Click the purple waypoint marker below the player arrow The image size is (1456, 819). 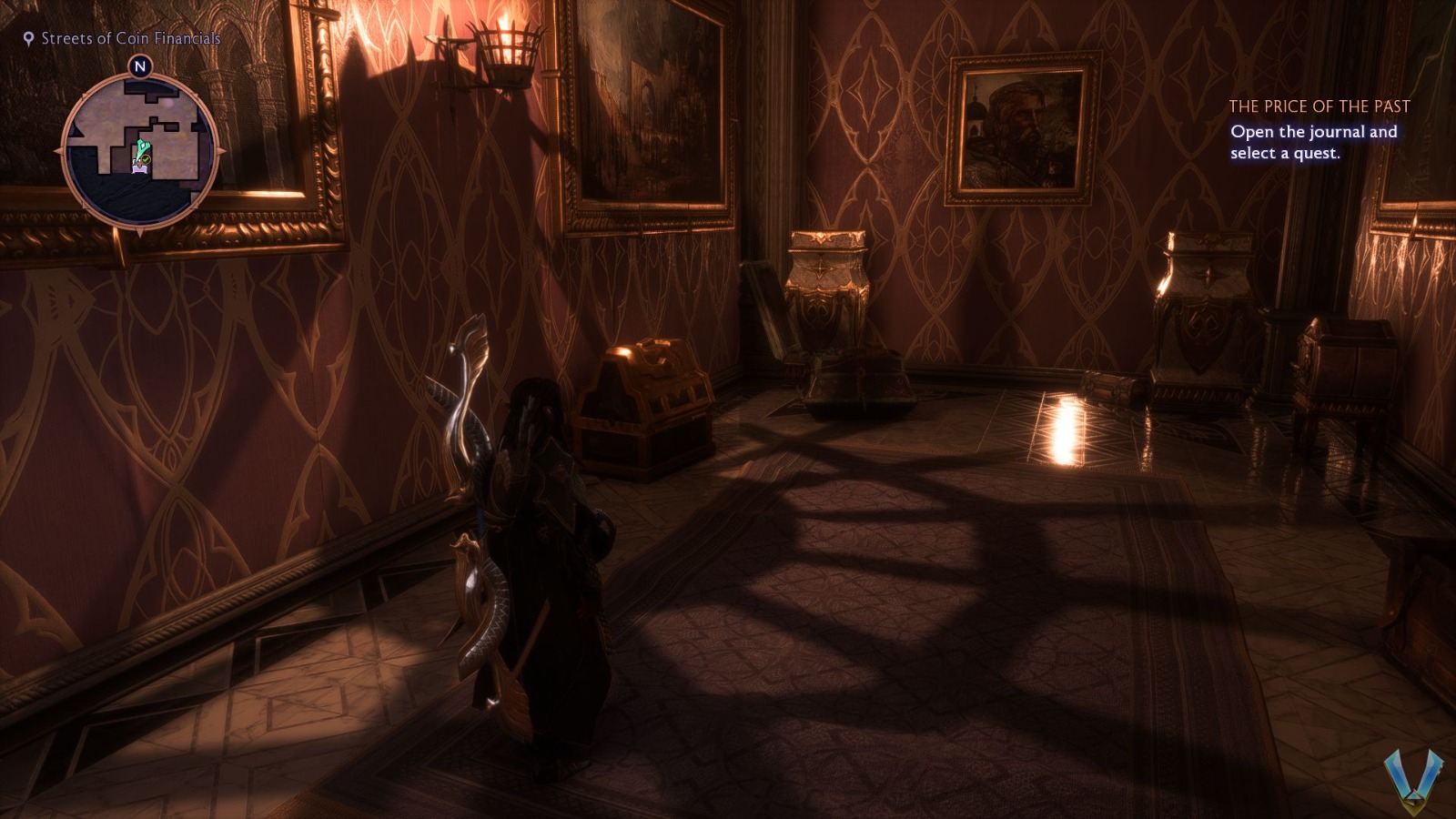click(140, 167)
